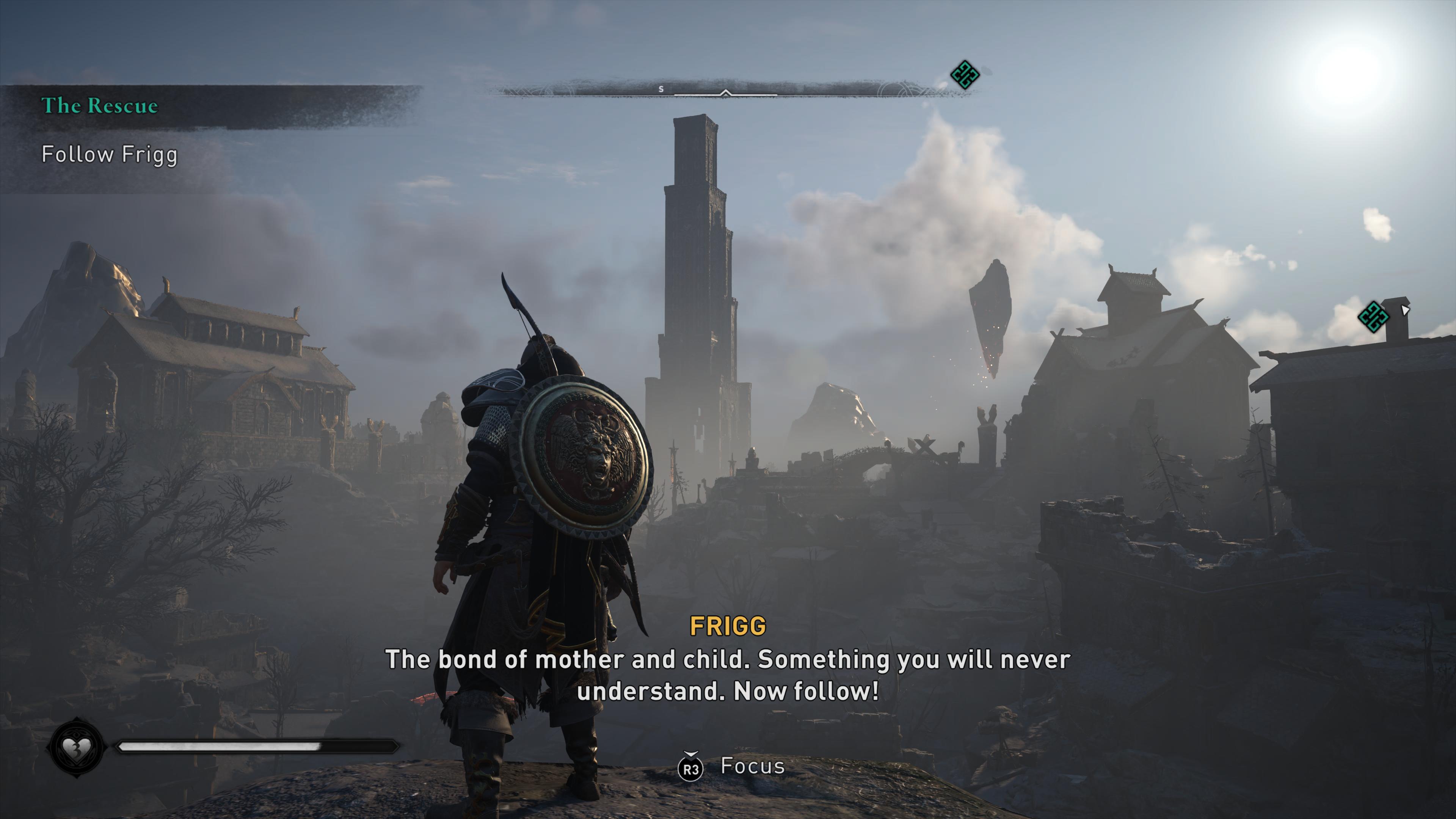
Task: Select The Rescue quest title
Action: point(99,106)
